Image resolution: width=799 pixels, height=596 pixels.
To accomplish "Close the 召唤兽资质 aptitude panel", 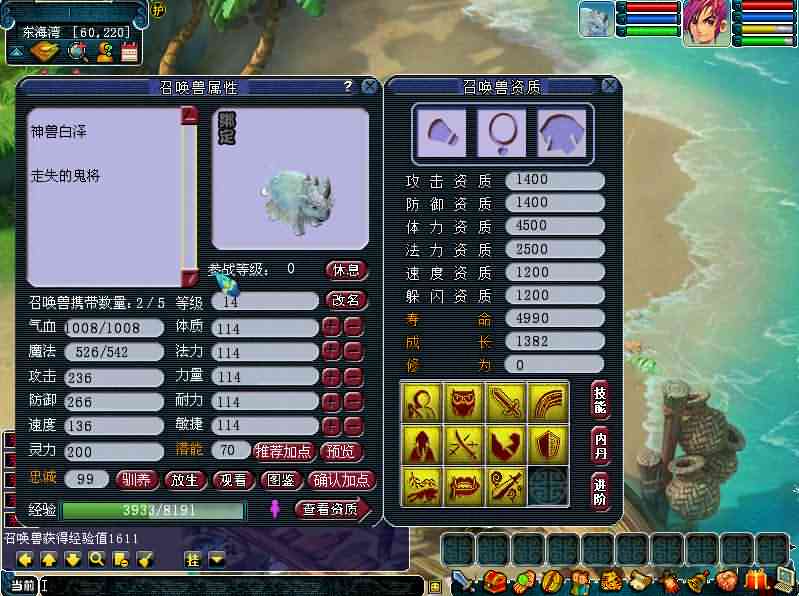I will [x=610, y=87].
